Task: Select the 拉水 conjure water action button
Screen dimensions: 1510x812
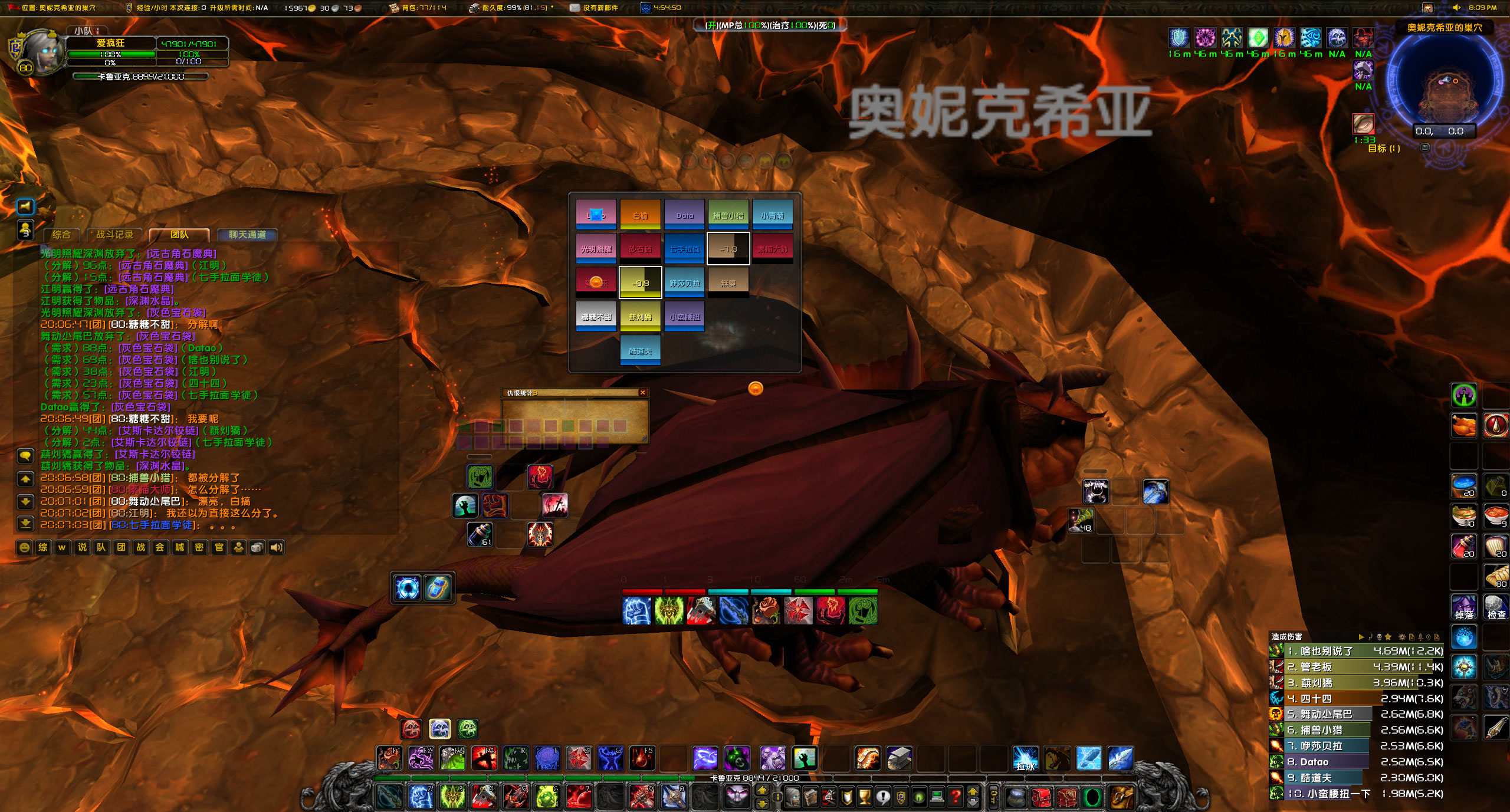Action: 1025,758
